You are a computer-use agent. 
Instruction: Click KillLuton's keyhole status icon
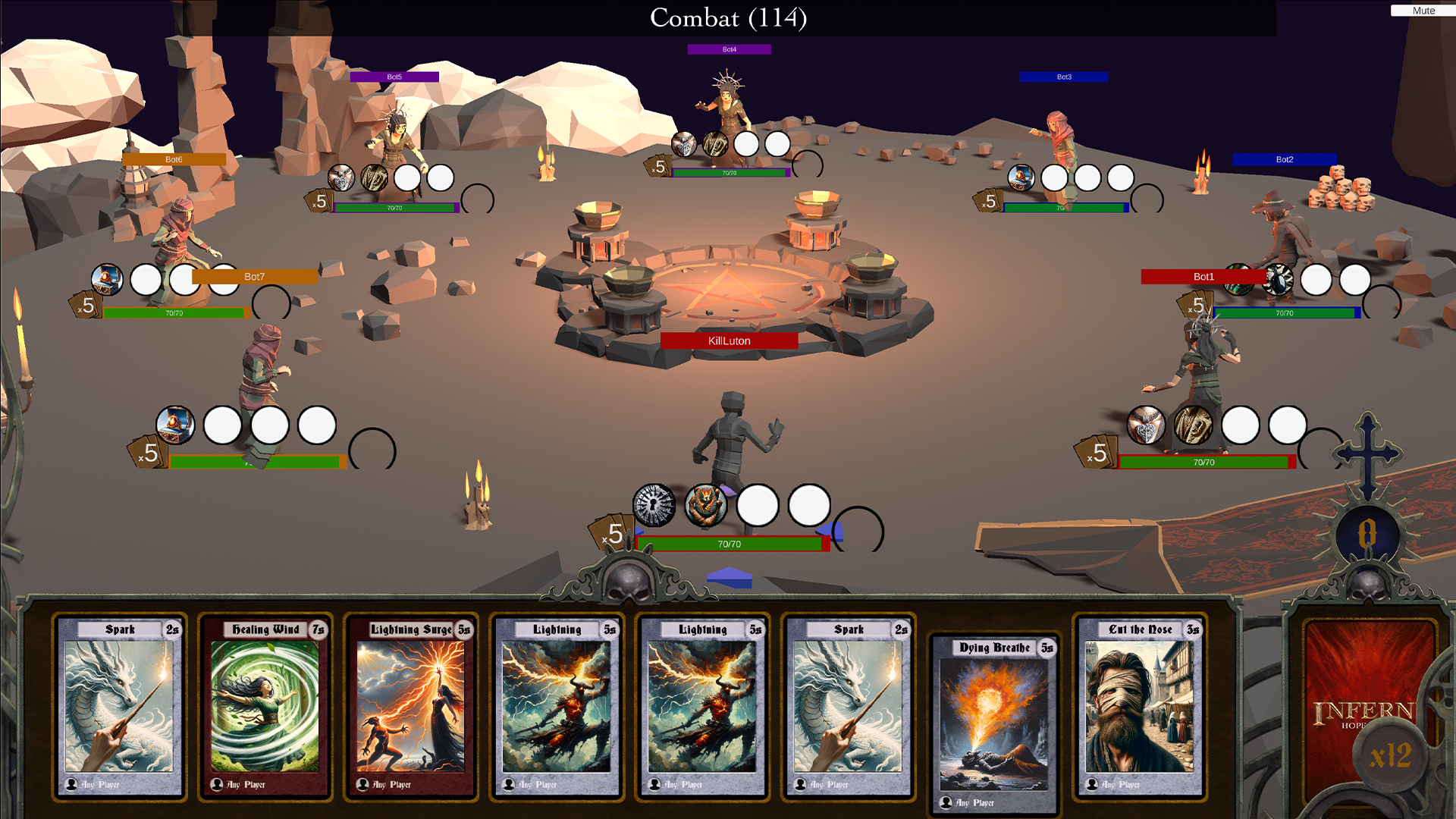pos(654,505)
